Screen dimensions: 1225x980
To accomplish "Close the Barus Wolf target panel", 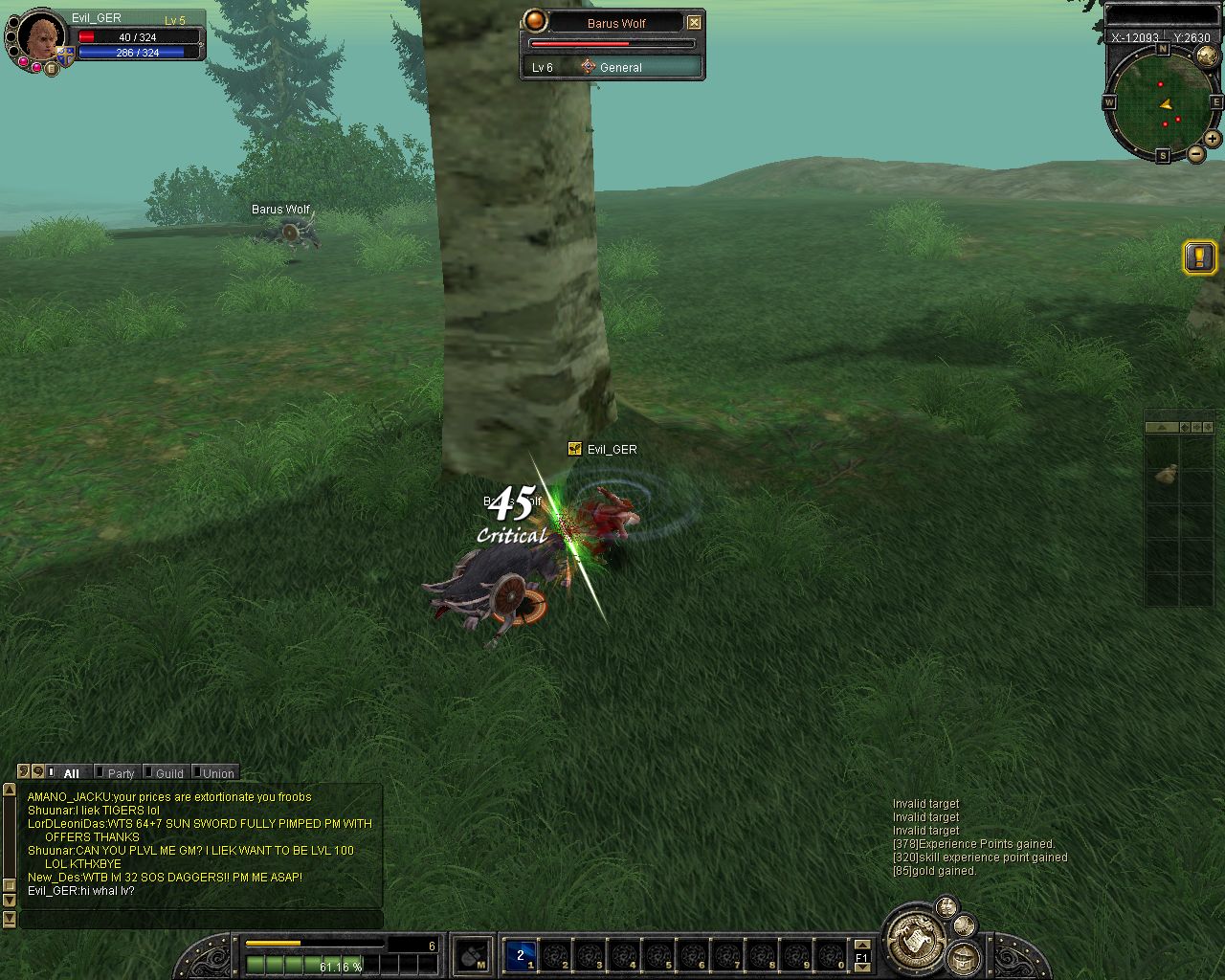I will (x=695, y=22).
